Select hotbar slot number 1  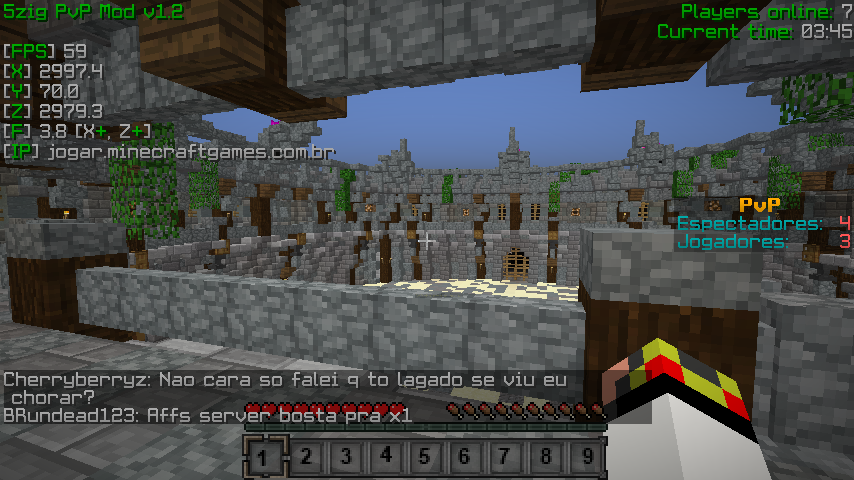click(264, 458)
